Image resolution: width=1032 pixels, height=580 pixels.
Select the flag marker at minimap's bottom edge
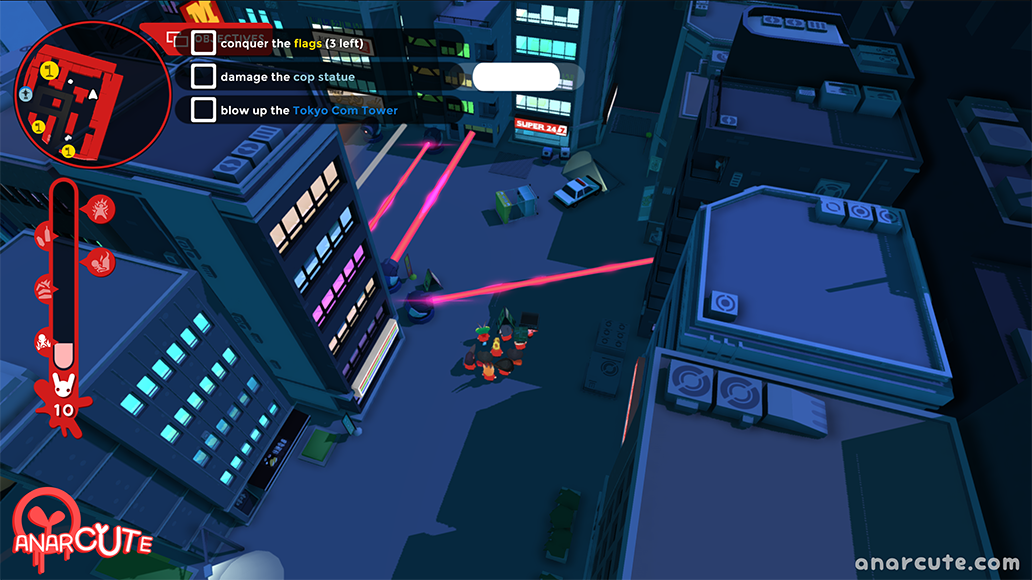click(68, 151)
